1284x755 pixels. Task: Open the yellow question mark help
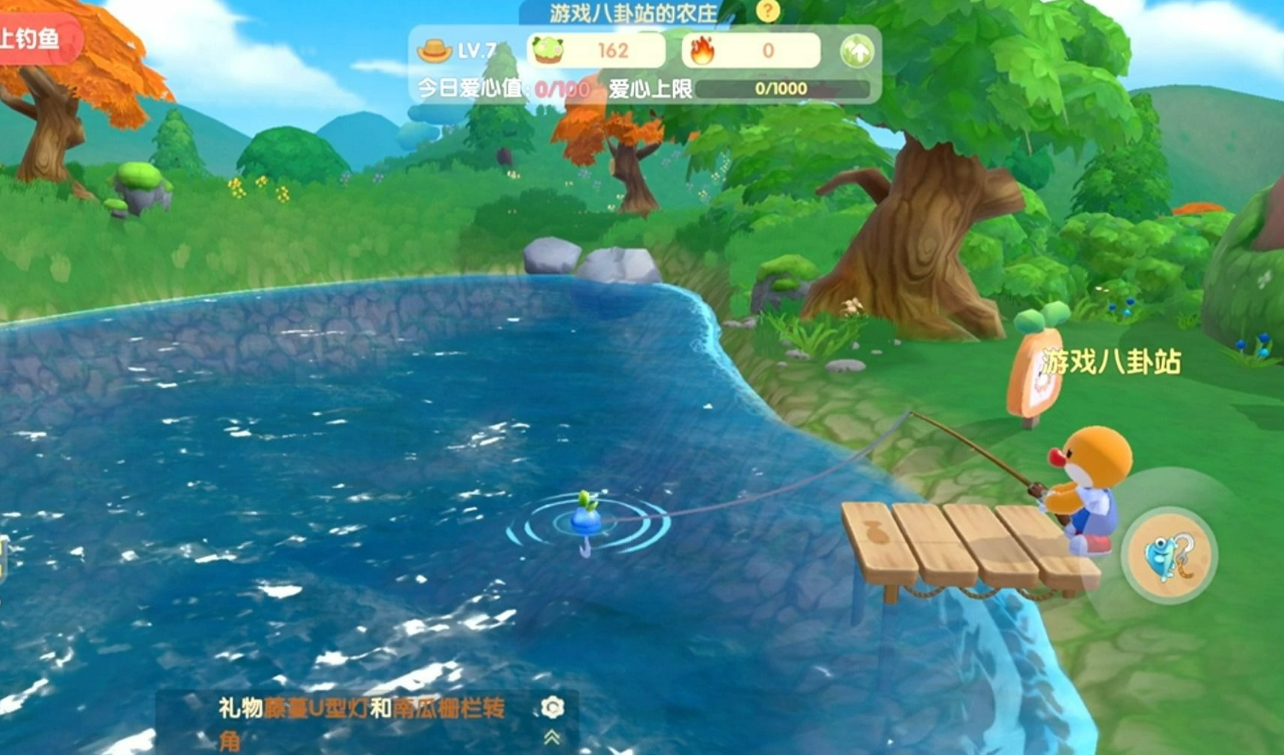click(x=767, y=11)
